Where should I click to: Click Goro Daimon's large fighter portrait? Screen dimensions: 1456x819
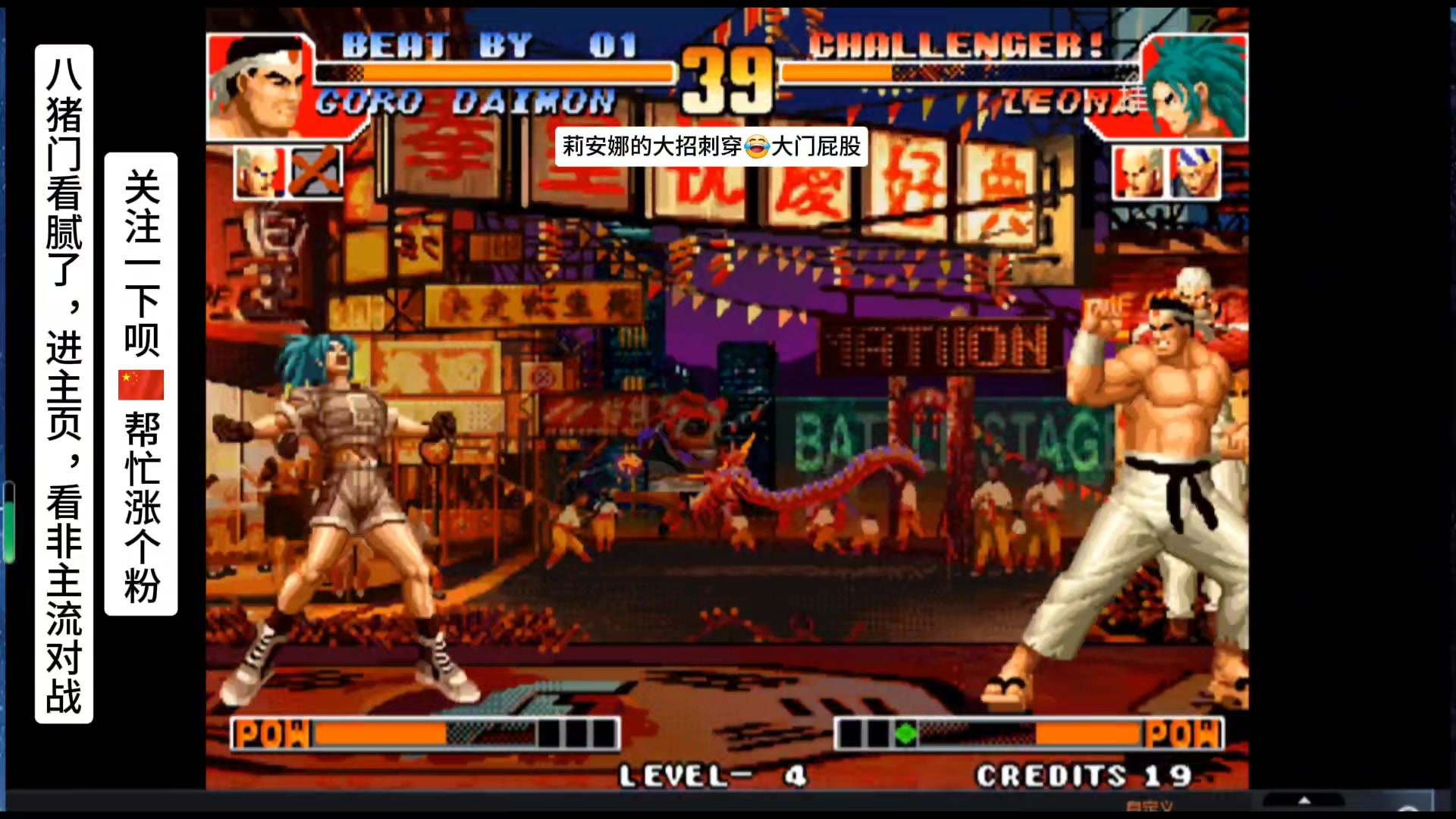coord(256,86)
